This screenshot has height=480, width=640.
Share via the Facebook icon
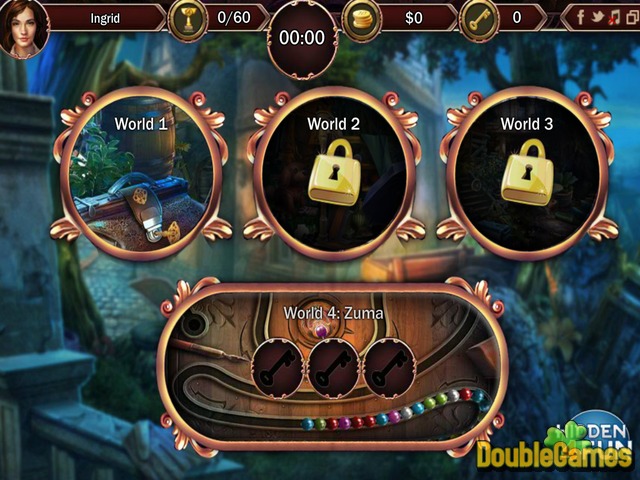coord(580,17)
